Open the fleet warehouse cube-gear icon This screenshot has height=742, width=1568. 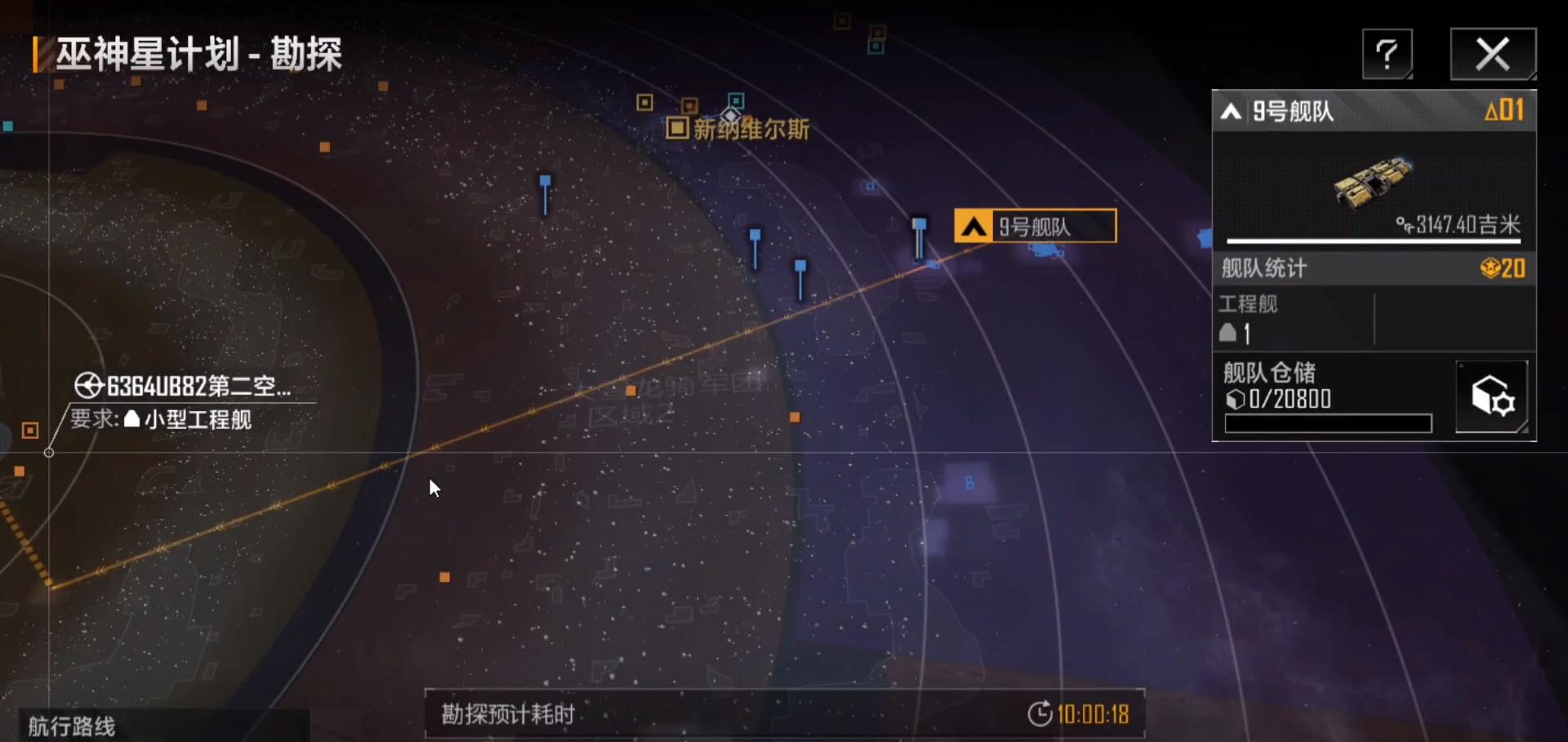(1493, 396)
